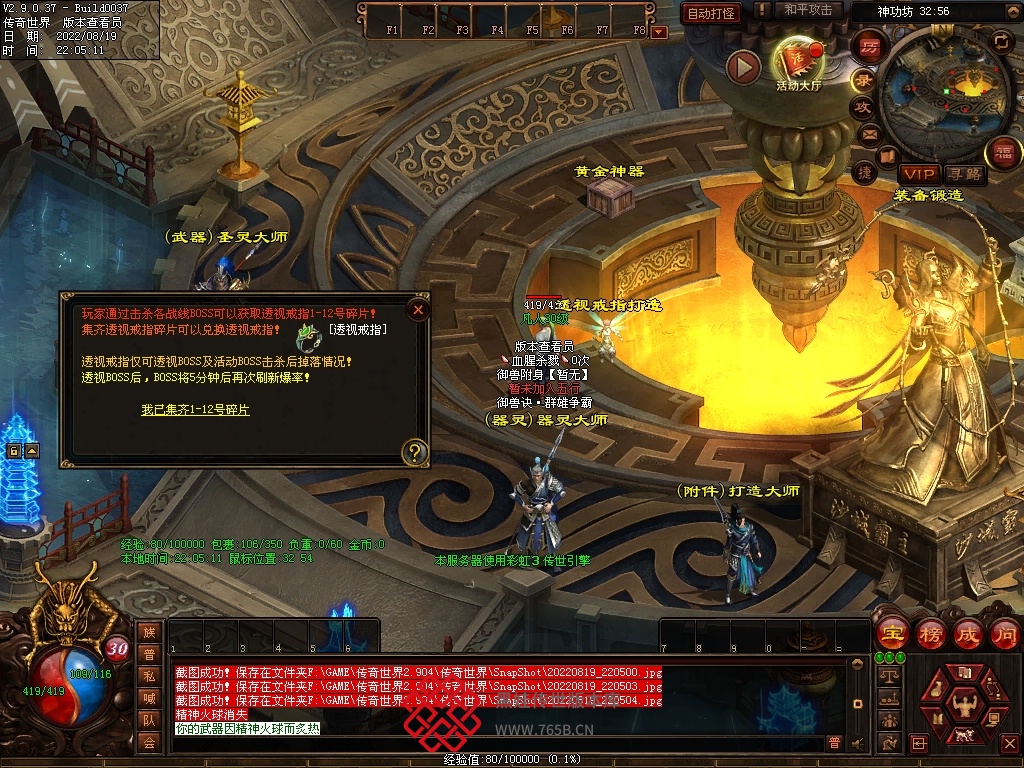The image size is (1024, 768).
Task: Close the 透视戒指 dialog window
Action: (x=418, y=310)
